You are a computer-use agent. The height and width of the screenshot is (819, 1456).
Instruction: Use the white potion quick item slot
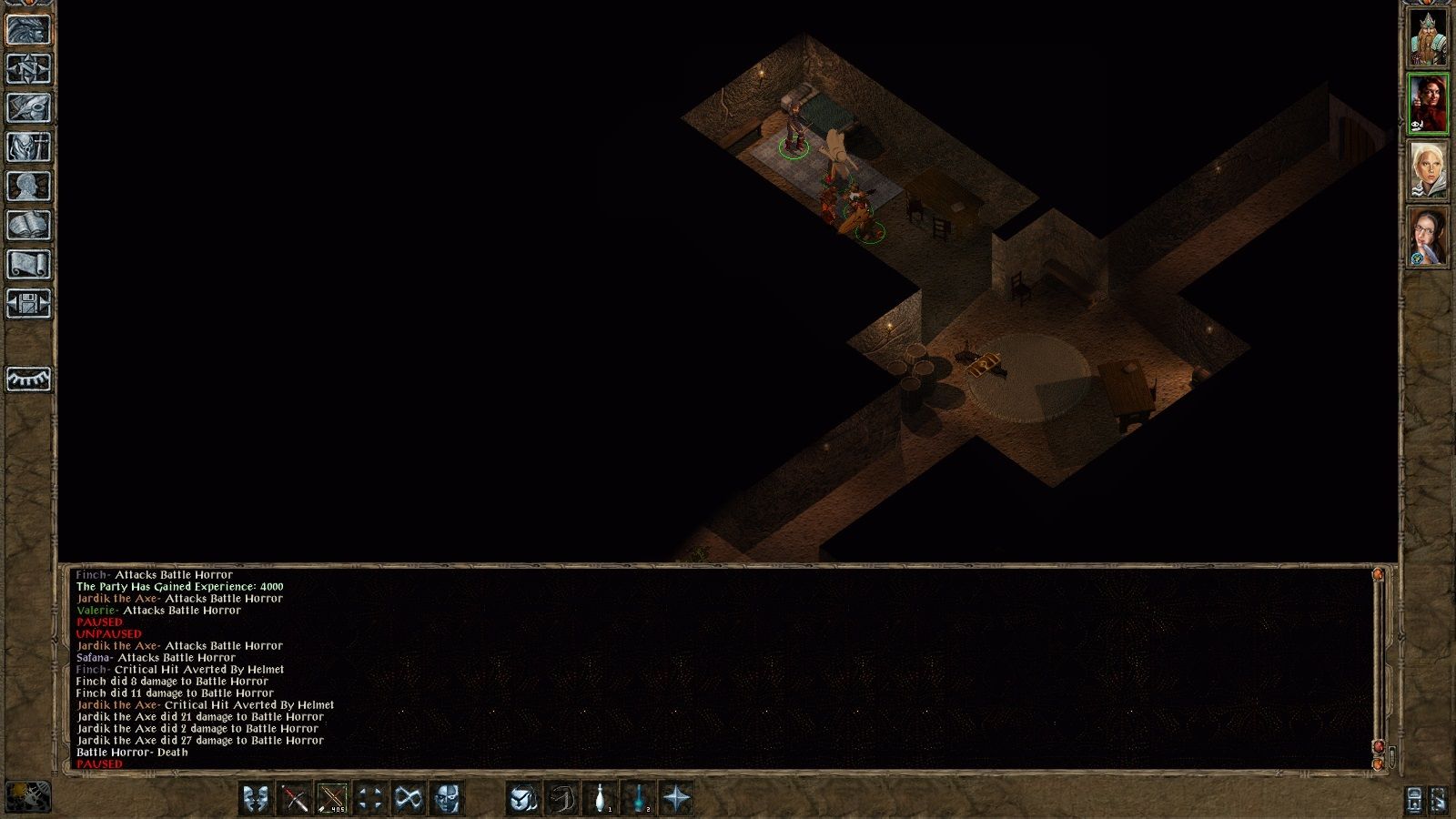click(x=601, y=798)
